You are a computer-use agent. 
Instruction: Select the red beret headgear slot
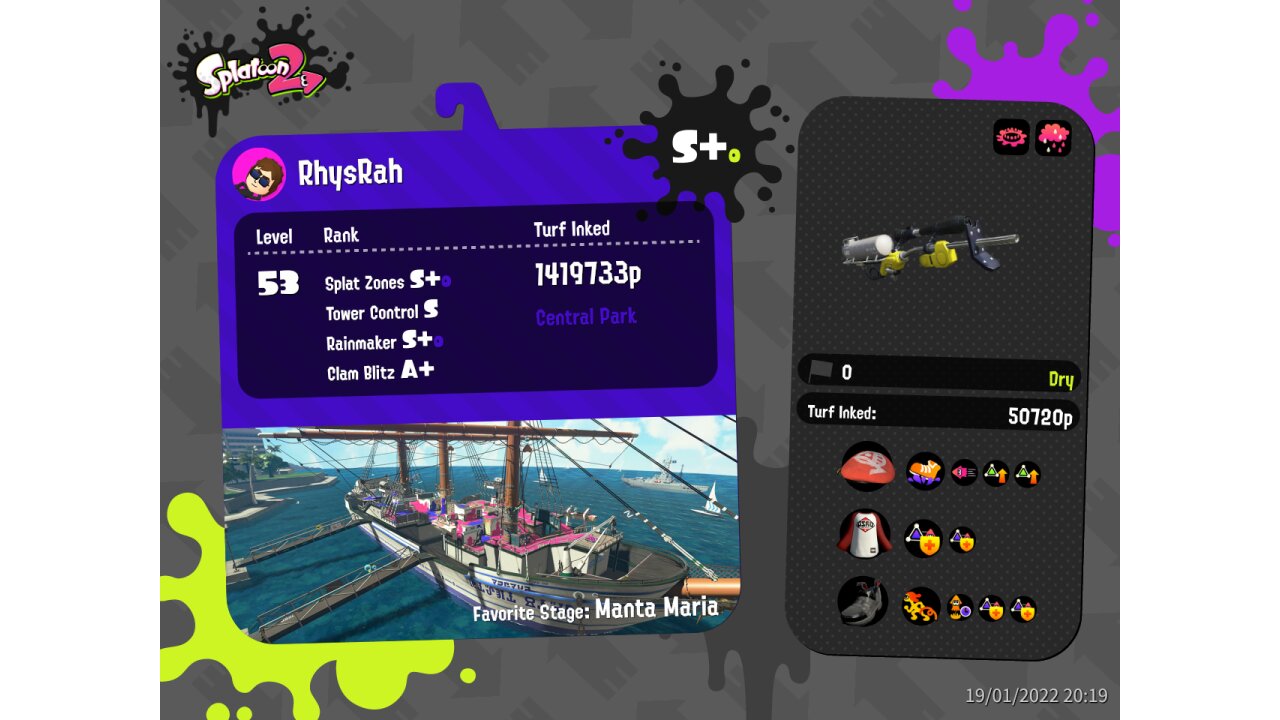(867, 468)
